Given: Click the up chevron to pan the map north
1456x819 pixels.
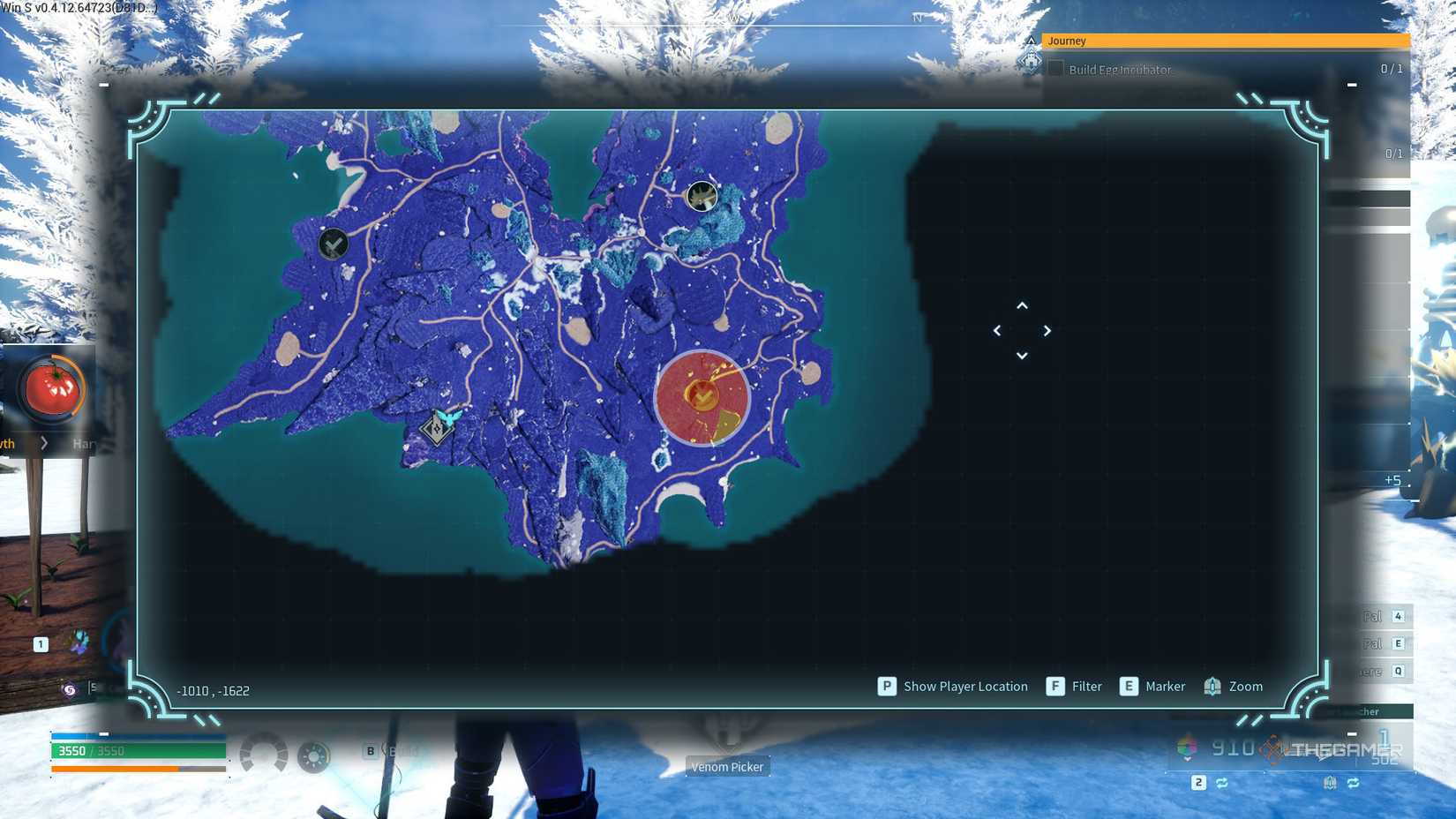Looking at the screenshot, I should pyautogui.click(x=1021, y=305).
